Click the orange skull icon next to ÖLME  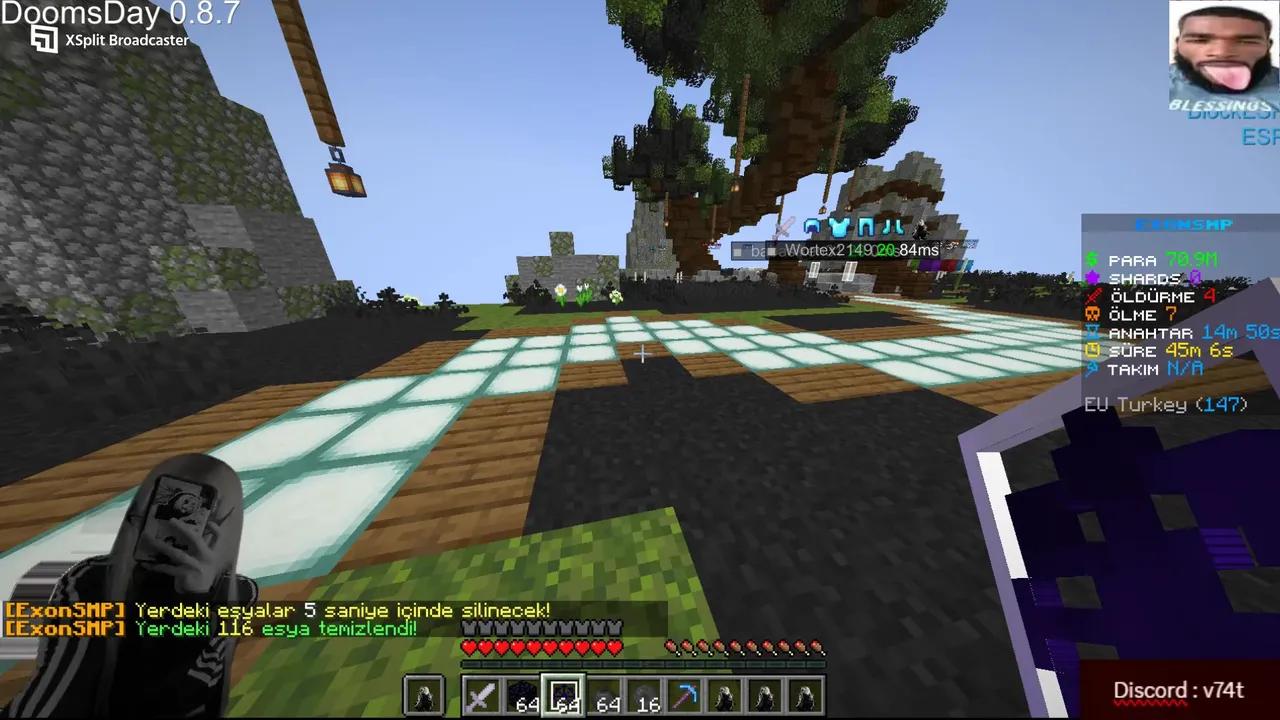(x=1092, y=314)
